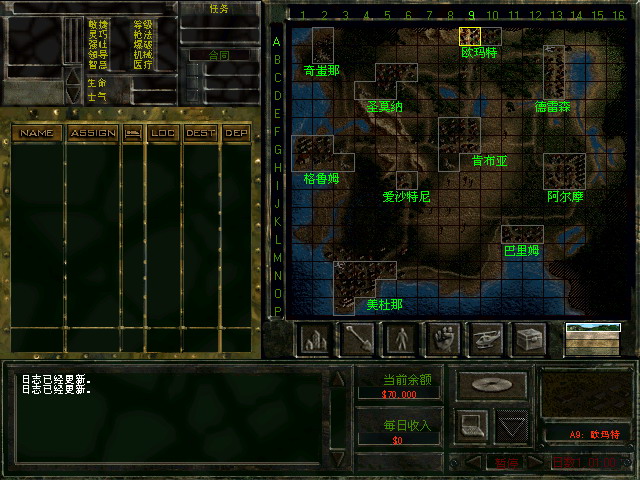The image size is (640, 480).
Task: Toggle the items crate map filter
Action: (529, 339)
